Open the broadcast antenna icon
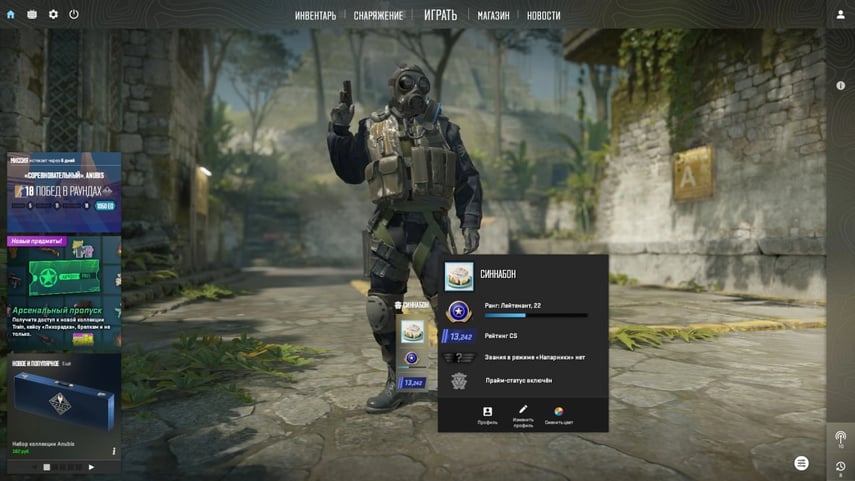Image resolution: width=855 pixels, height=481 pixels. [x=840, y=438]
